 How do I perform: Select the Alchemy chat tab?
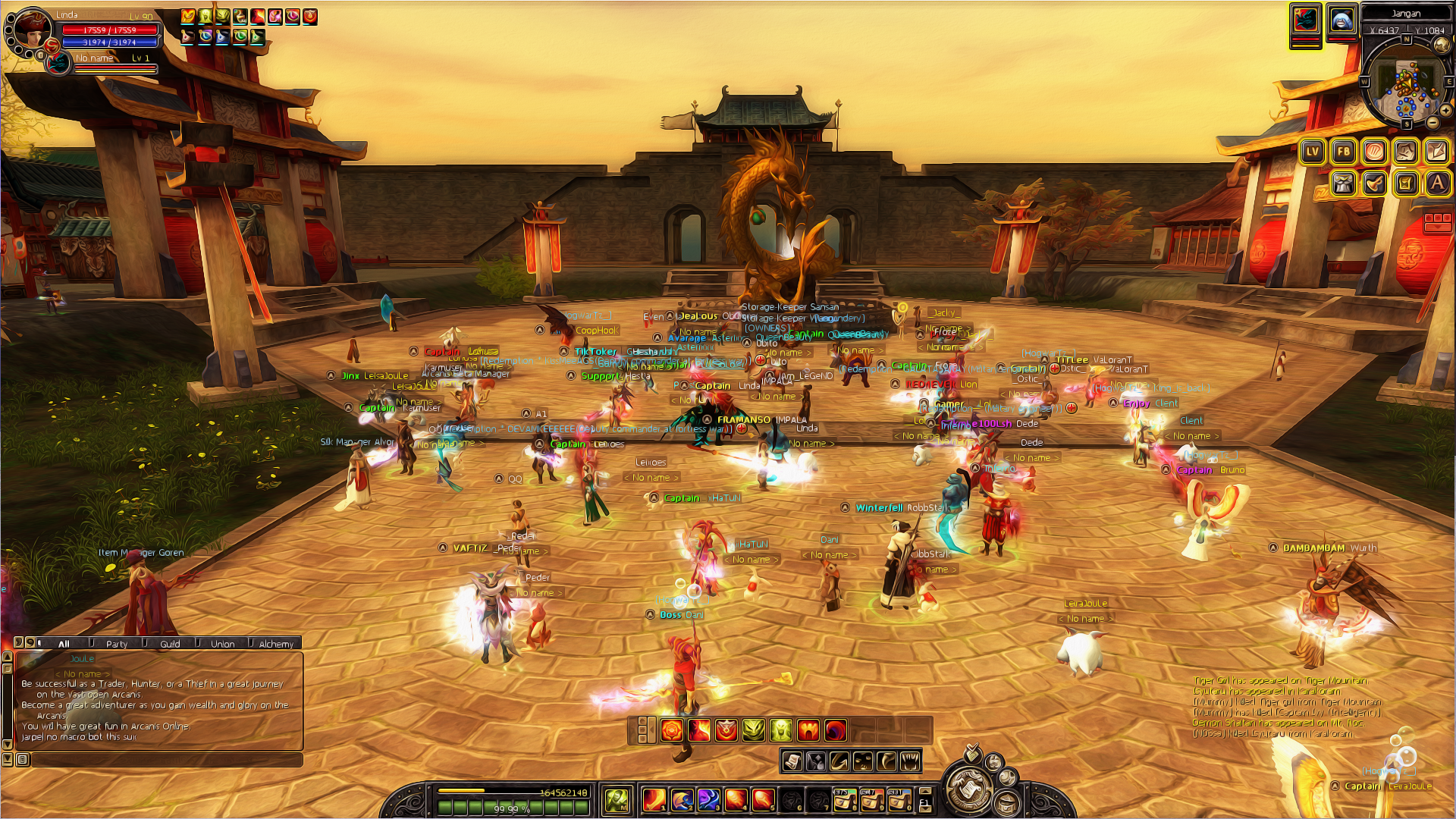(x=275, y=644)
